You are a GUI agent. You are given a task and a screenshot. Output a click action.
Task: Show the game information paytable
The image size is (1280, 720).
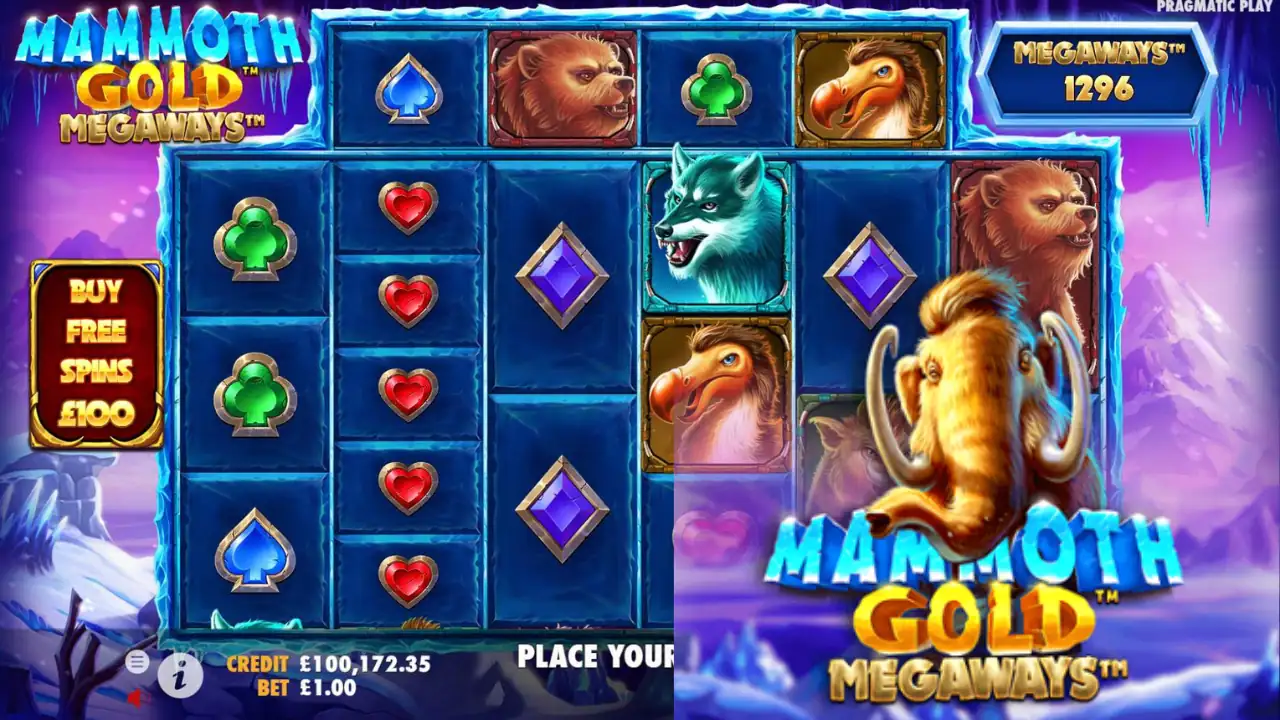point(180,677)
